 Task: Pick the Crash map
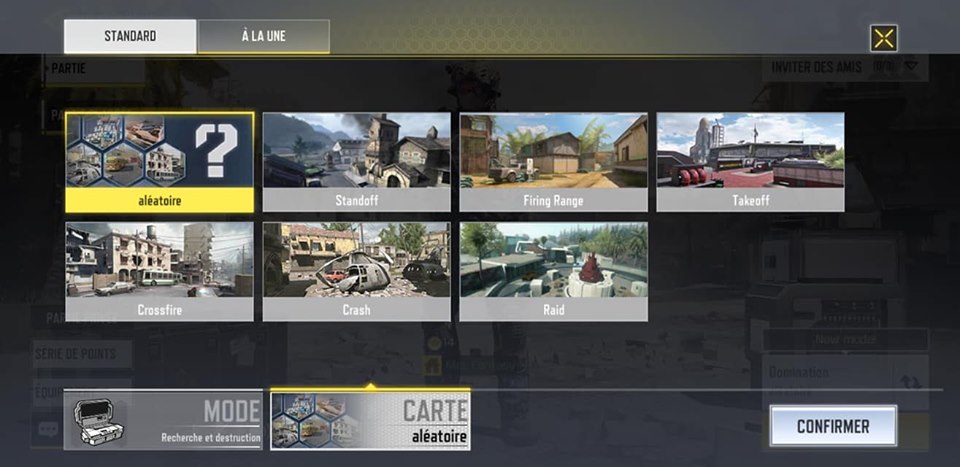(357, 271)
